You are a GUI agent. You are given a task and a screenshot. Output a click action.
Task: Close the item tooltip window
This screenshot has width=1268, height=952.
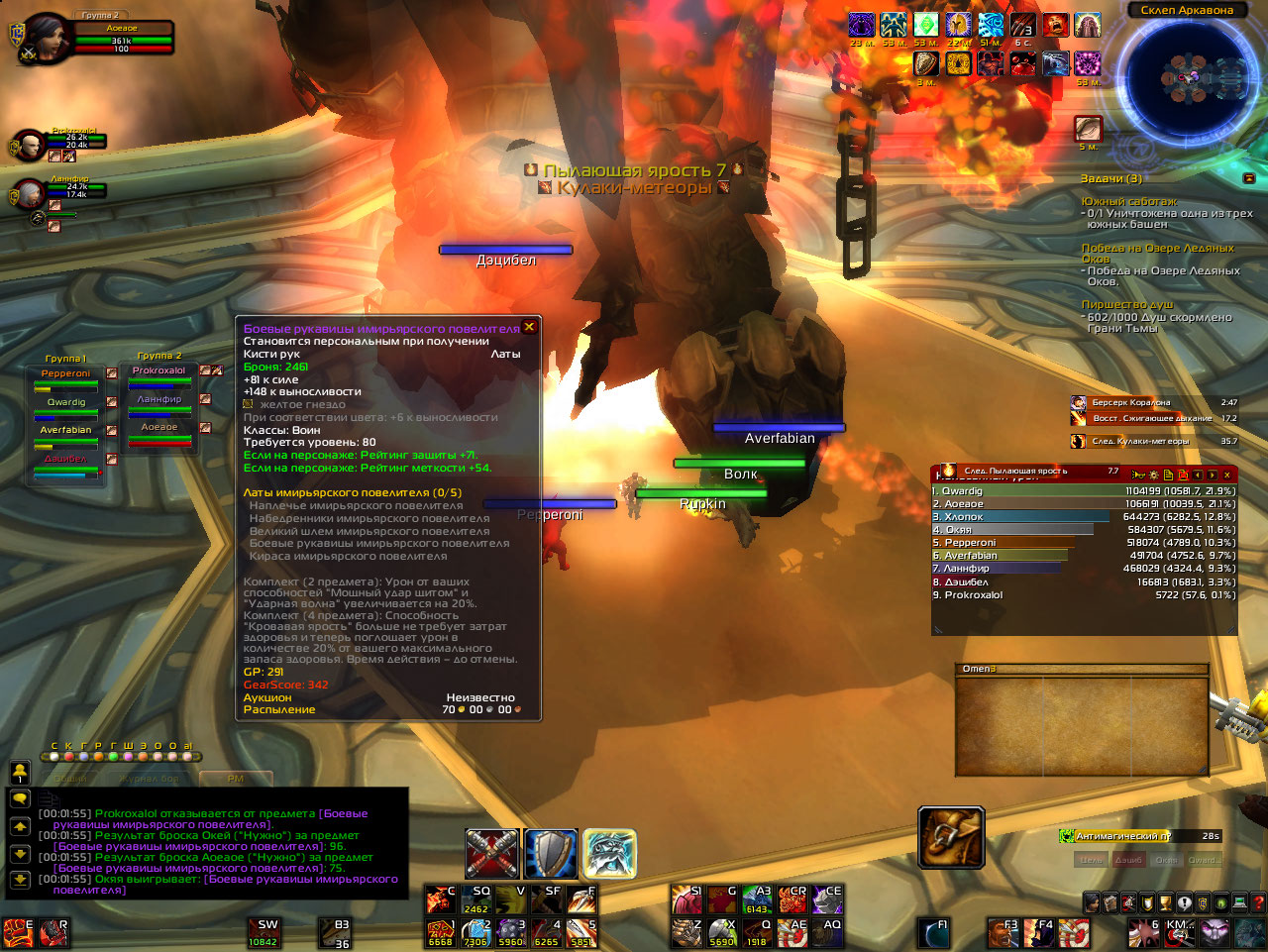[529, 326]
